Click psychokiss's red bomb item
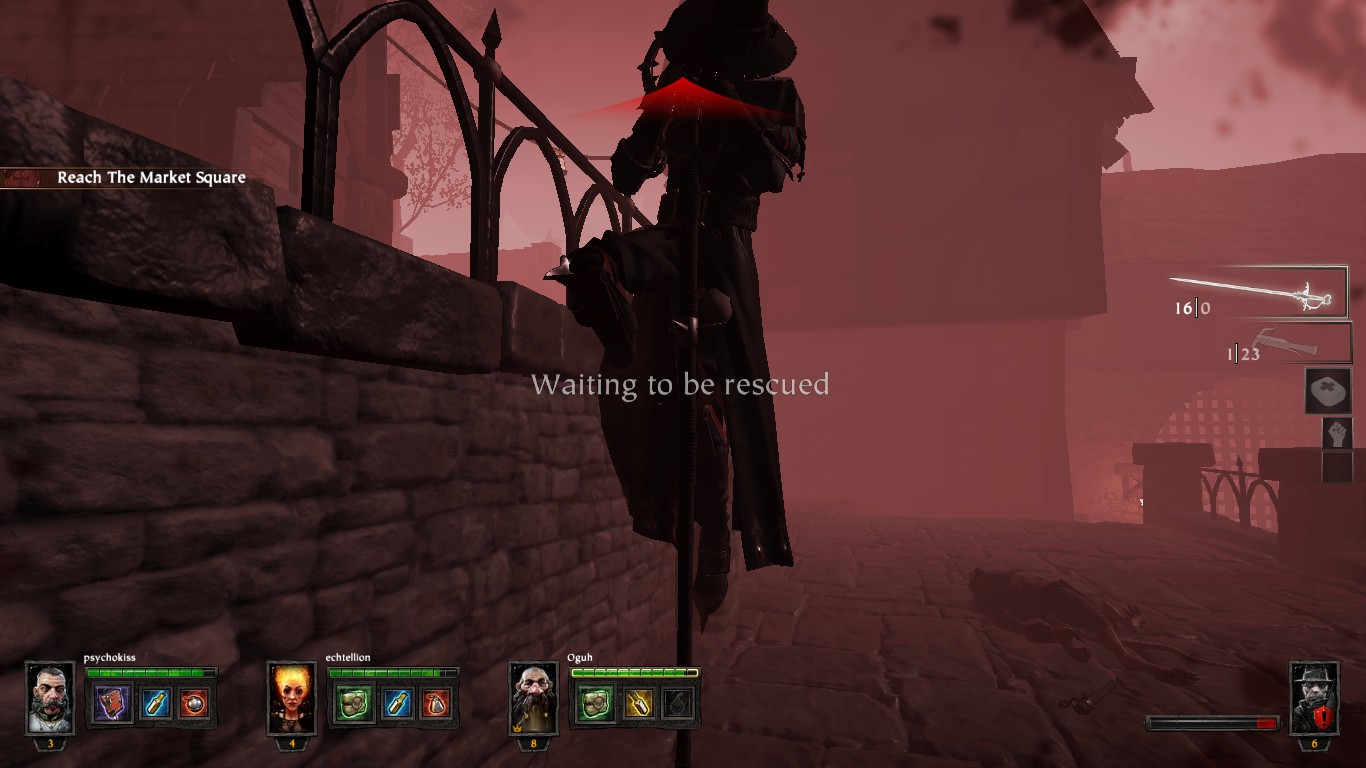This screenshot has width=1366, height=768. tap(194, 703)
